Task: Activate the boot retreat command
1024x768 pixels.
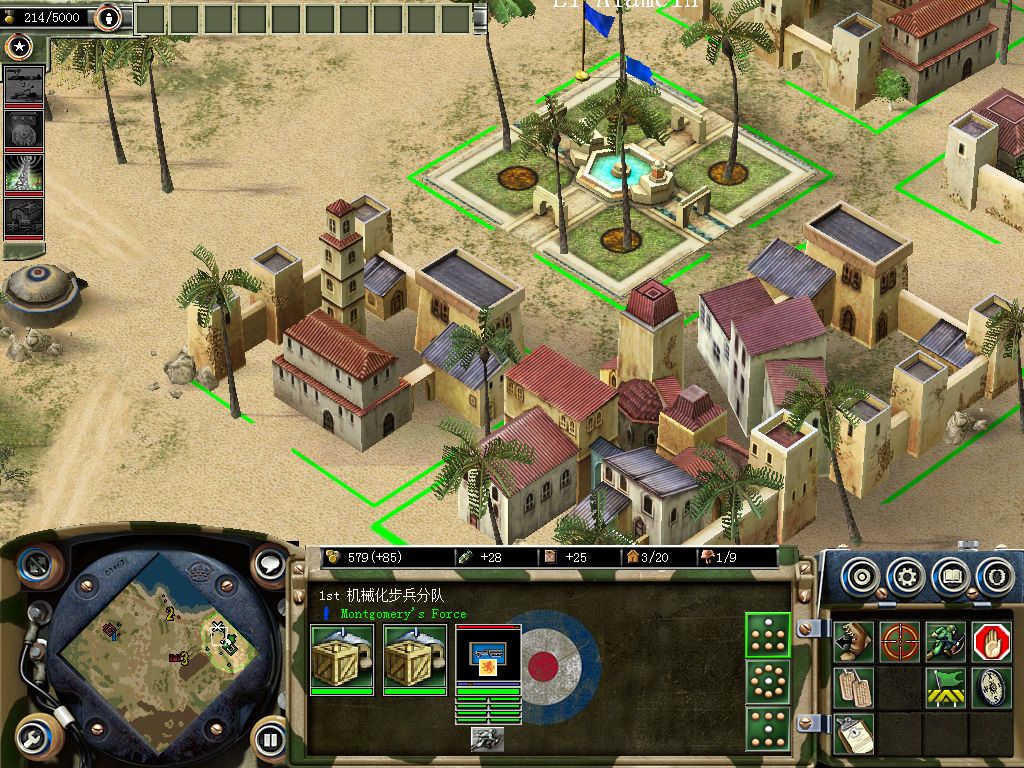Action: pyautogui.click(x=853, y=642)
